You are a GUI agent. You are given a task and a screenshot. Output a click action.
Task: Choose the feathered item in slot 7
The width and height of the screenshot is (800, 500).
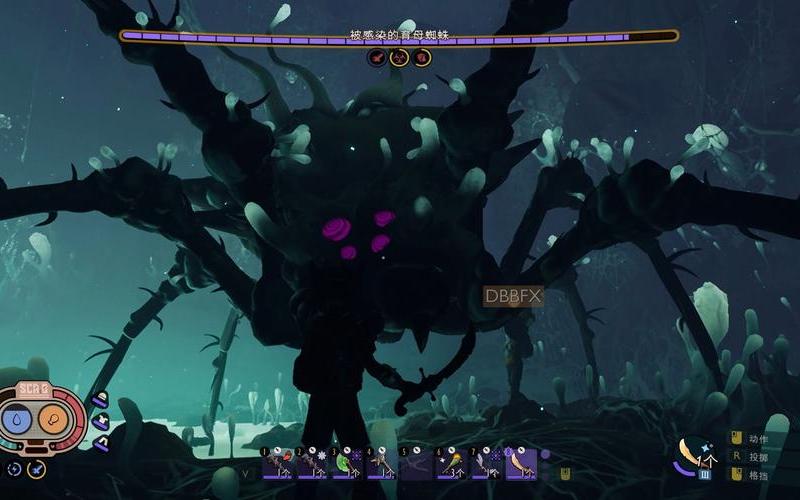(x=486, y=463)
